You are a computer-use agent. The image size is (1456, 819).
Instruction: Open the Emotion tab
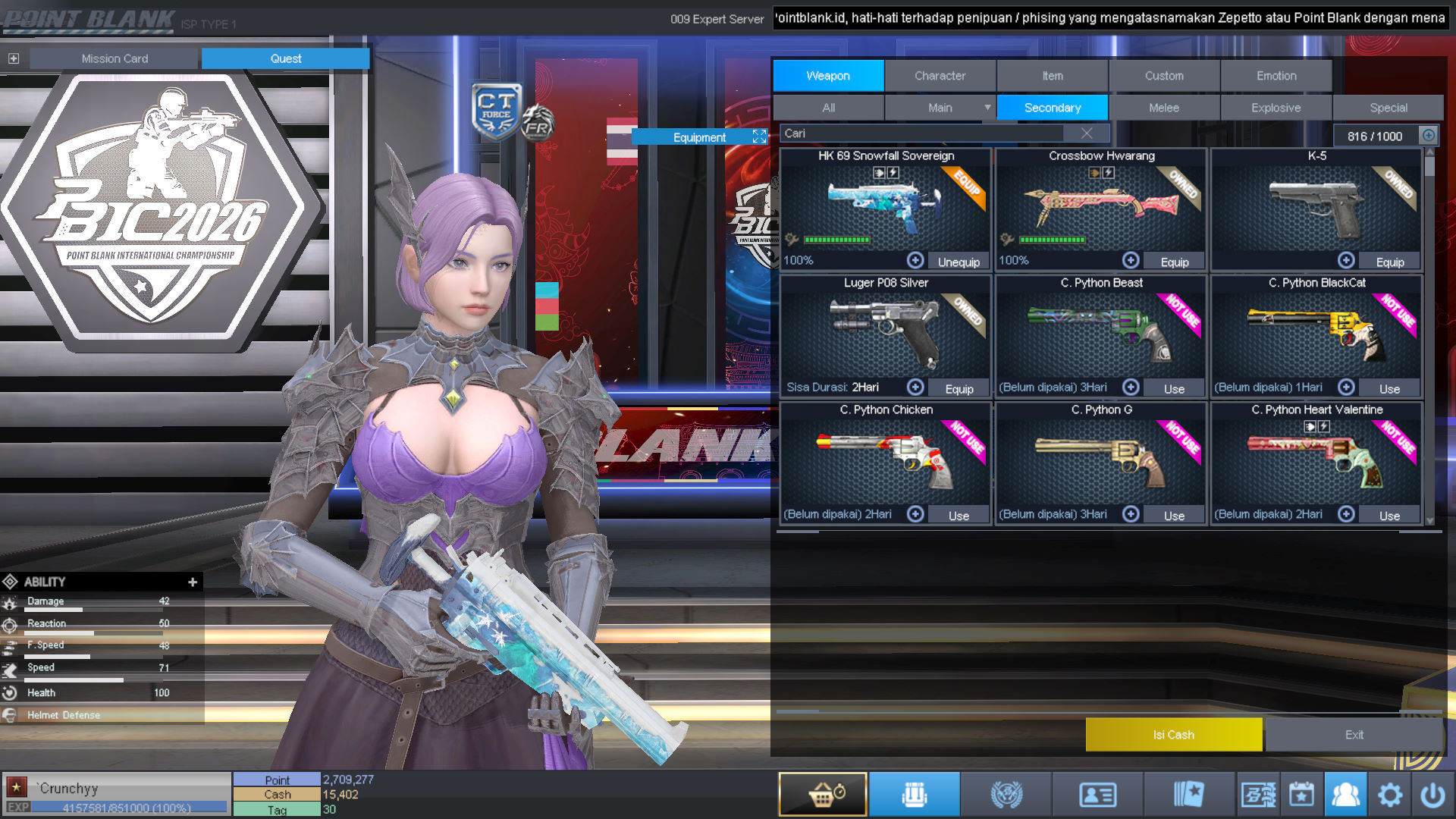click(1276, 76)
